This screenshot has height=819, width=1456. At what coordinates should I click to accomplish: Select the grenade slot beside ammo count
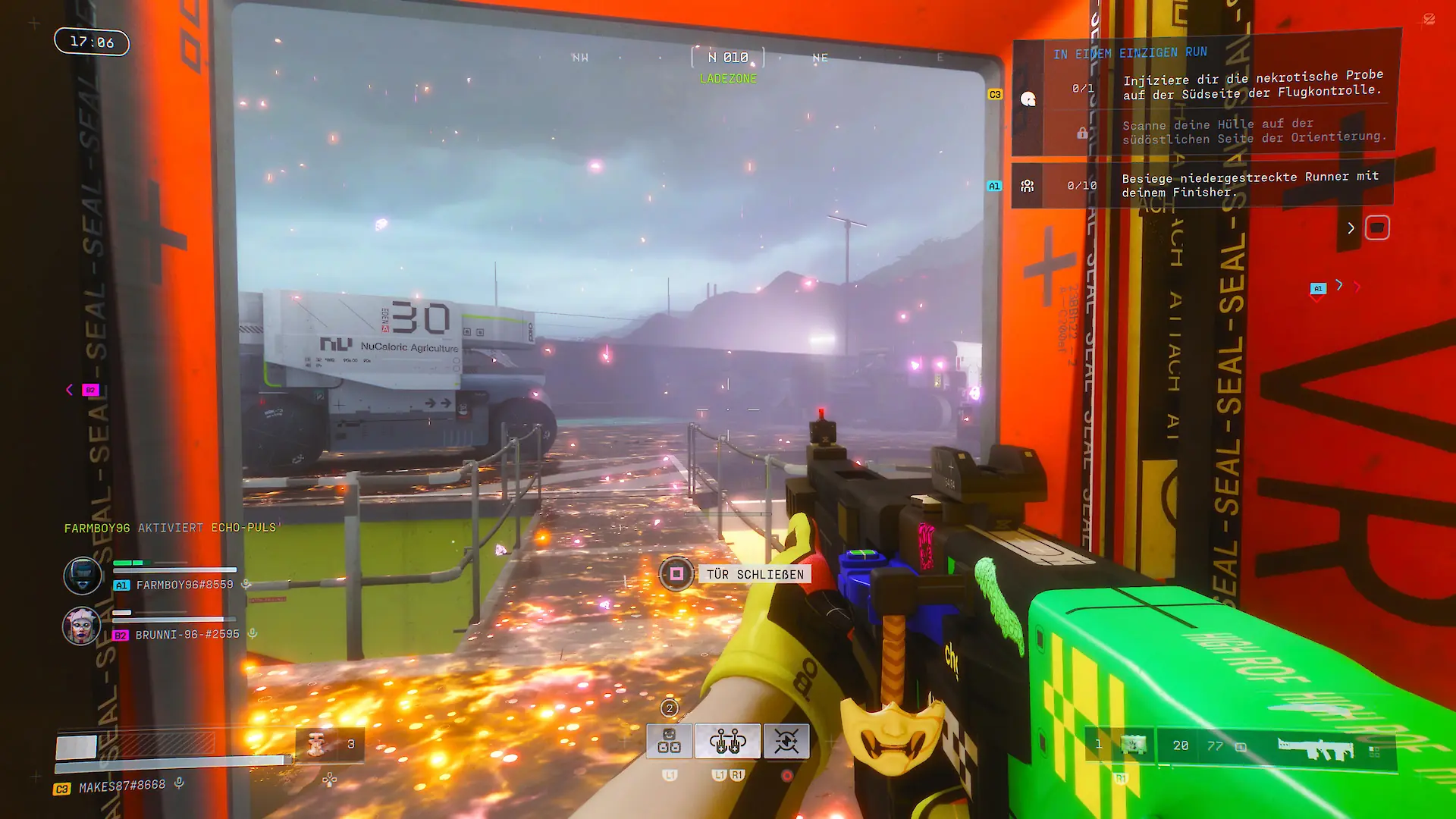[1134, 745]
